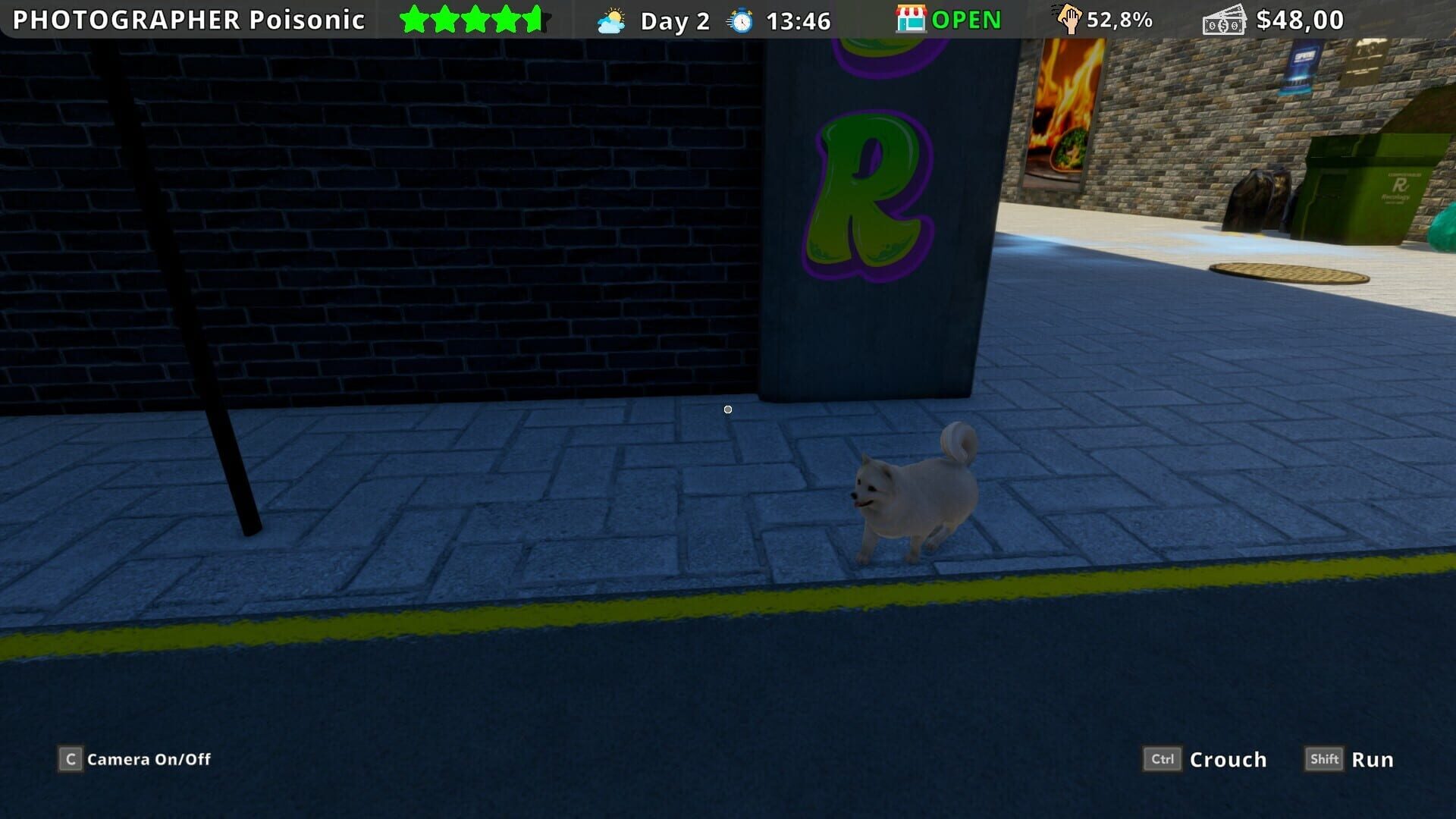Toggle Camera On/Off
Viewport: 1456px width, 819px height.
(148, 759)
